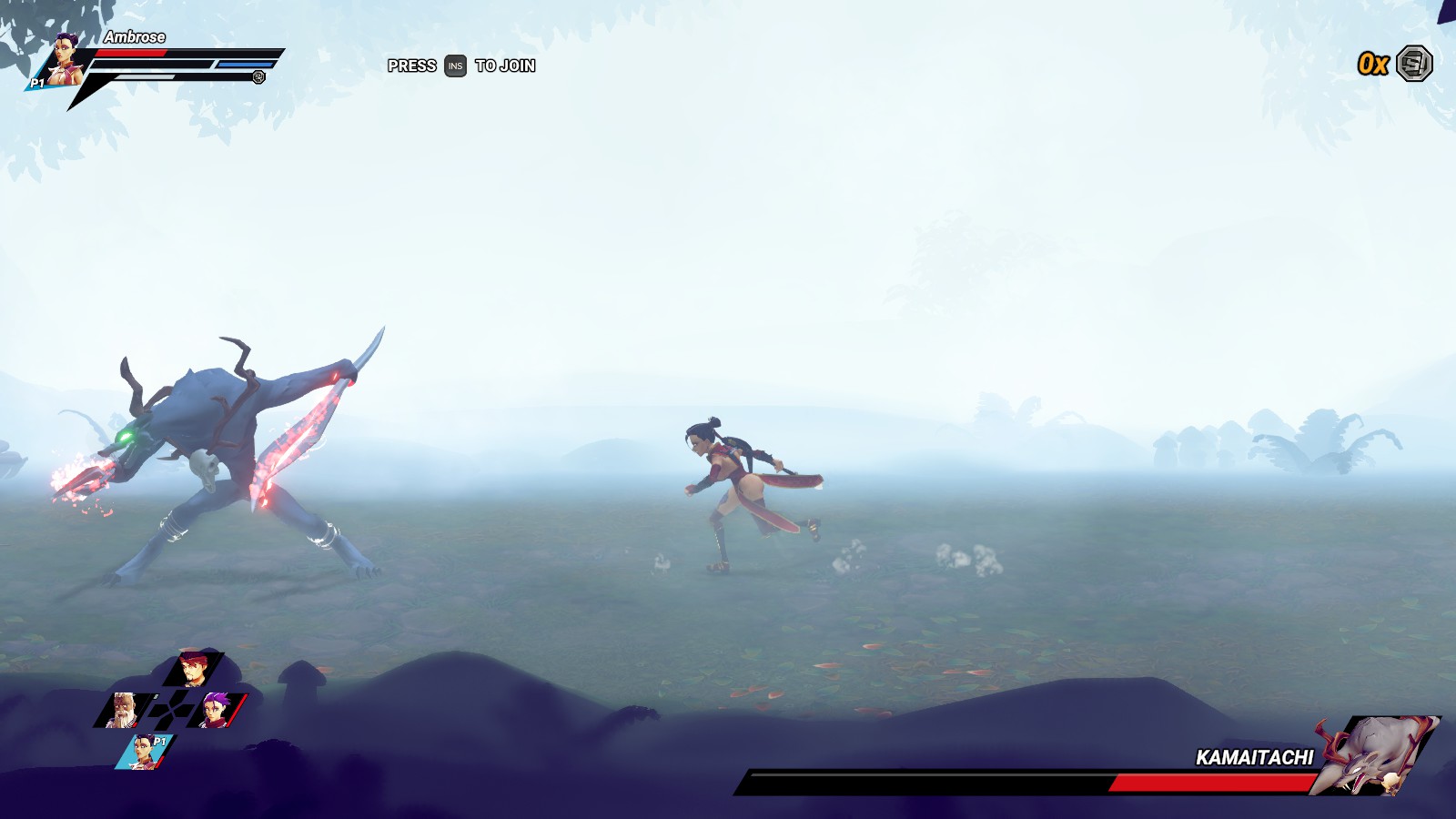Click the white stamina bar below Ambrose's health
1456x819 pixels.
[x=144, y=76]
